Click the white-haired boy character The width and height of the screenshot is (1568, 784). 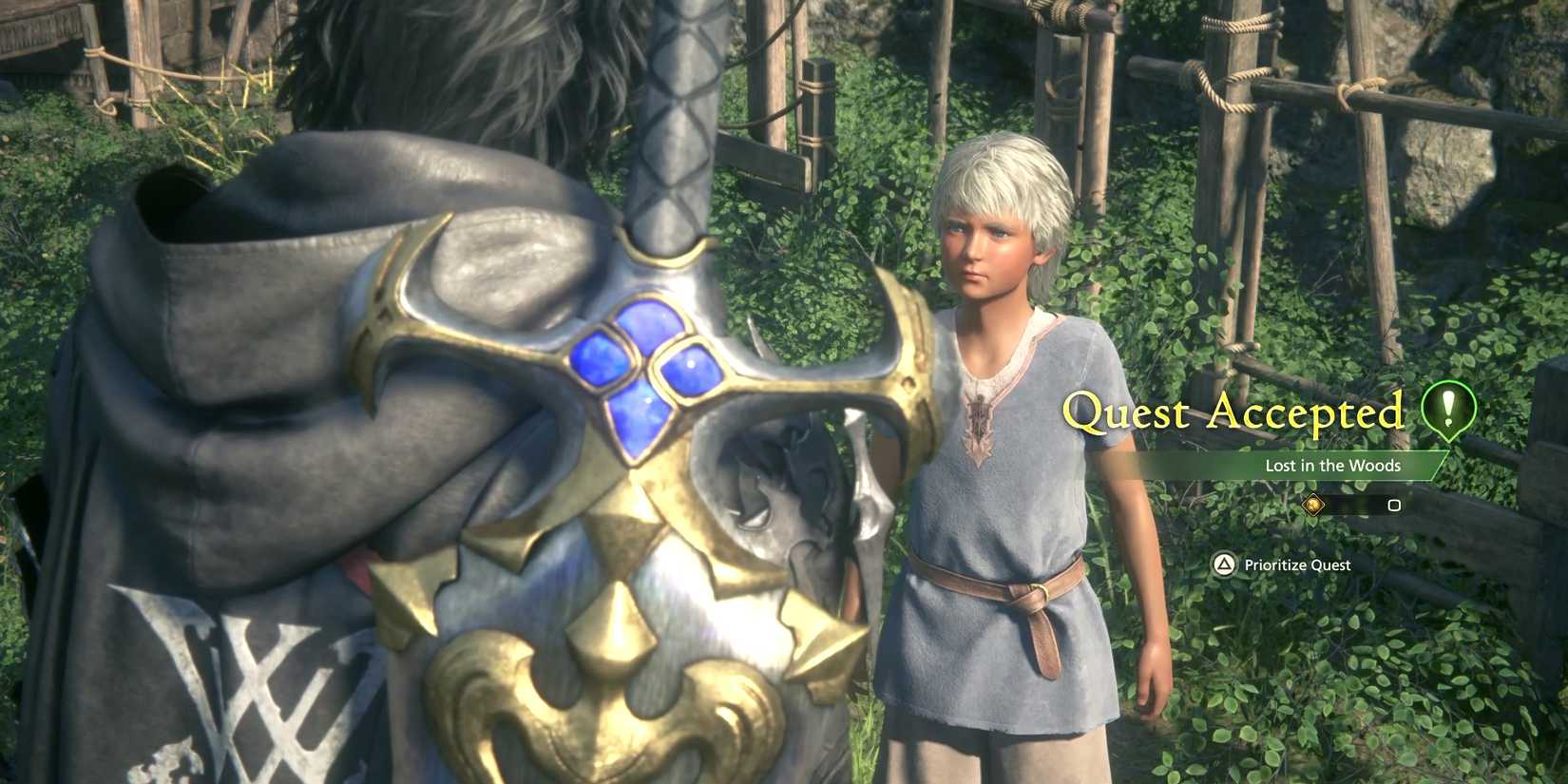coord(1007,428)
